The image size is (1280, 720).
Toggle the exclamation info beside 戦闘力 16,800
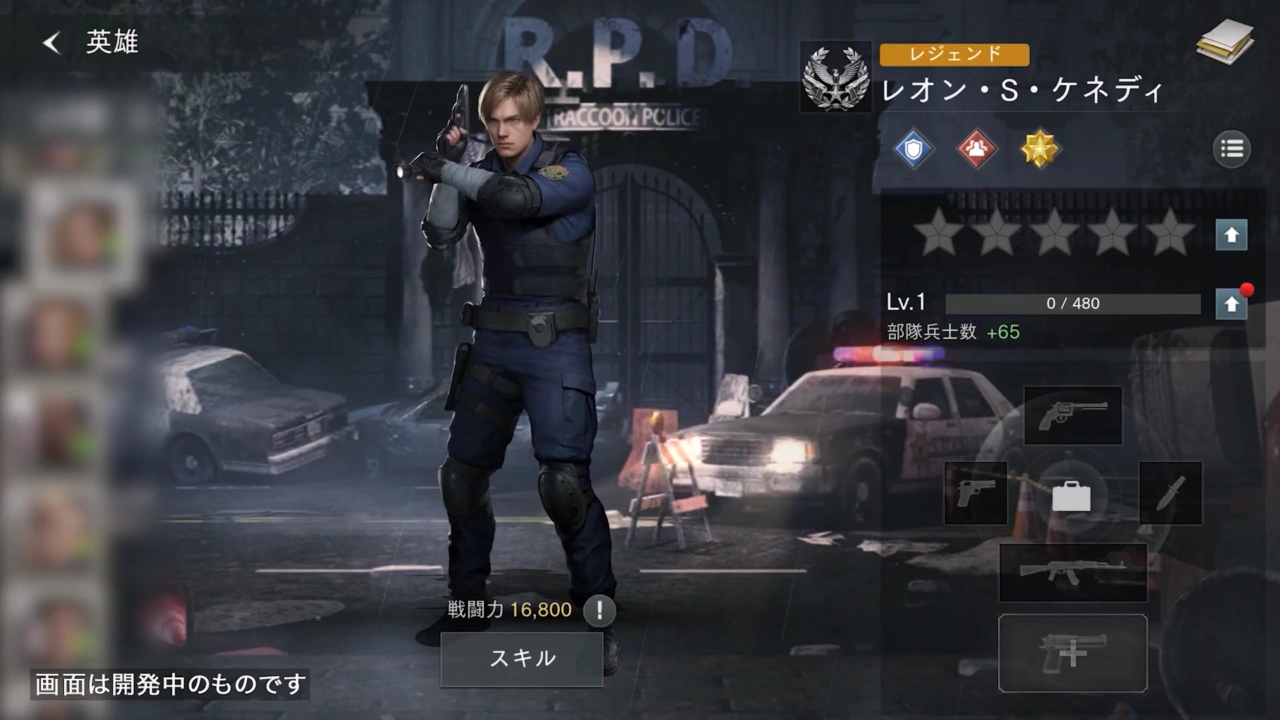tap(598, 610)
